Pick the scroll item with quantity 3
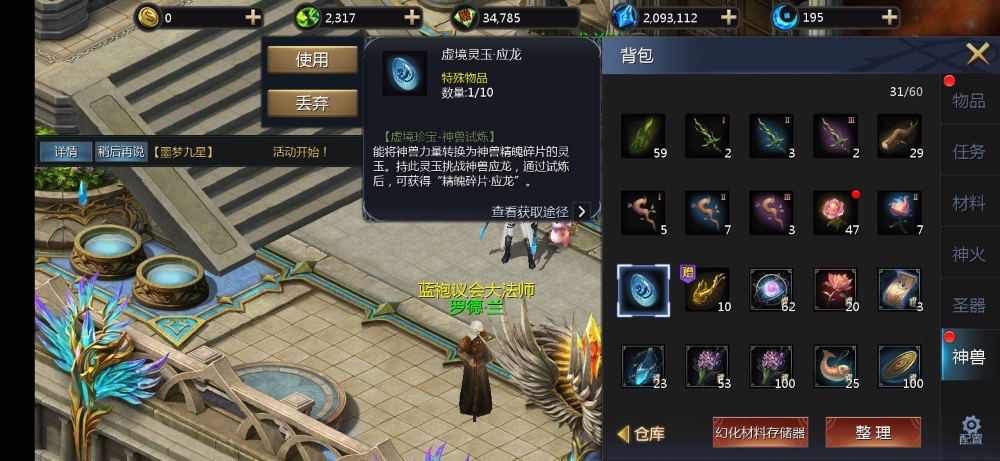This screenshot has height=461, width=1000. (900, 290)
